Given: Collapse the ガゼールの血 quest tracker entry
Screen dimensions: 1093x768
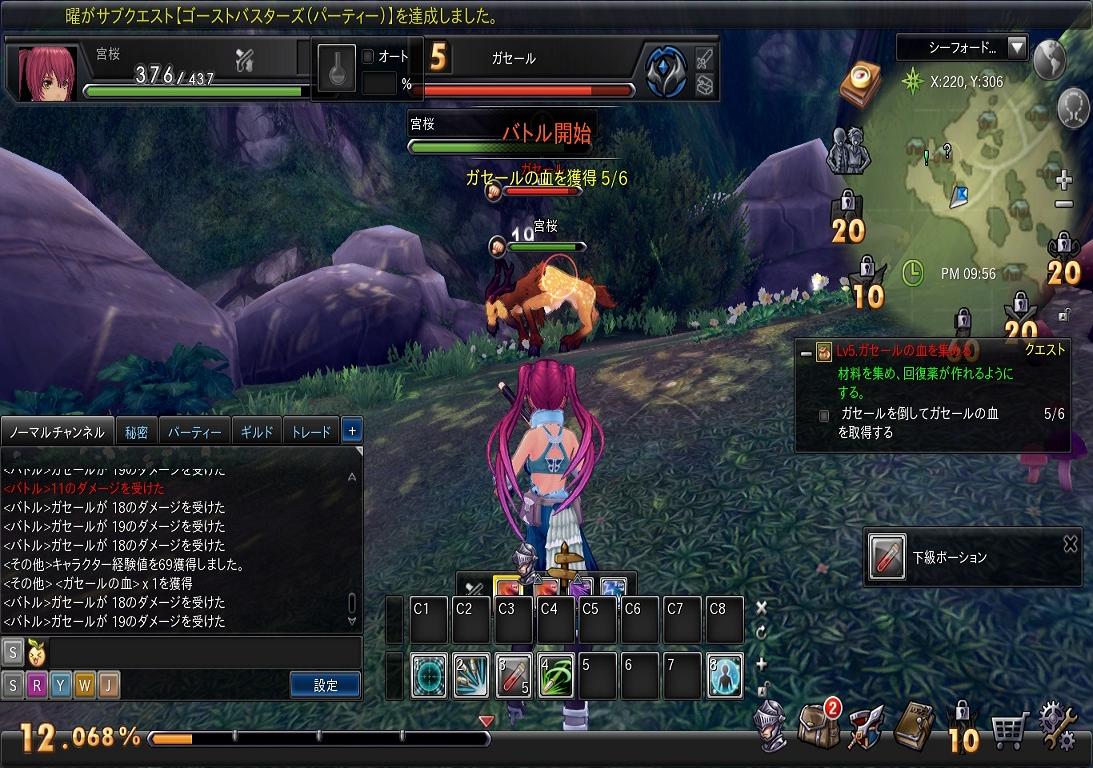Looking at the screenshot, I should click(806, 352).
